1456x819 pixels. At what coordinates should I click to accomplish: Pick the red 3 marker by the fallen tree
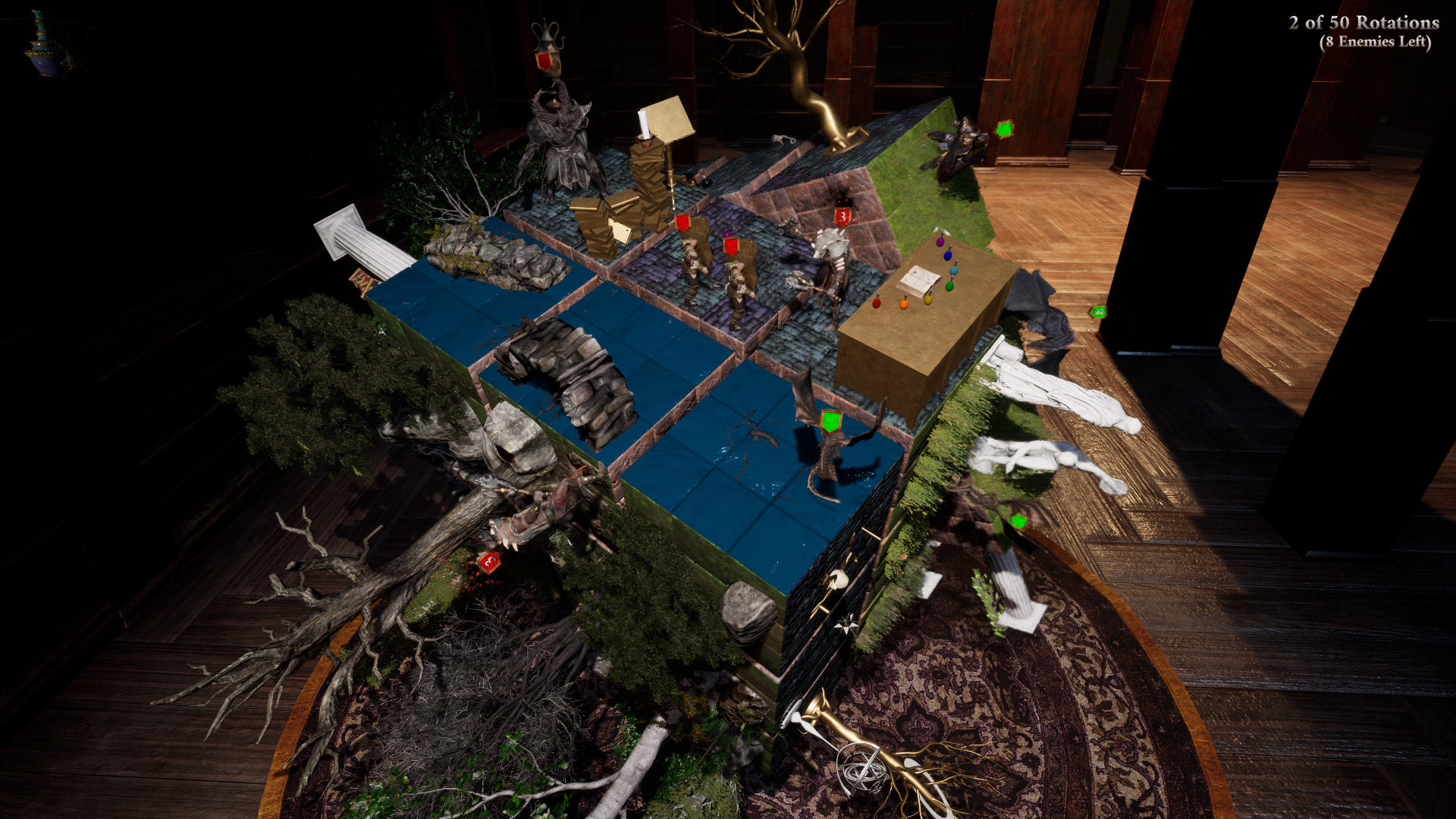click(489, 563)
